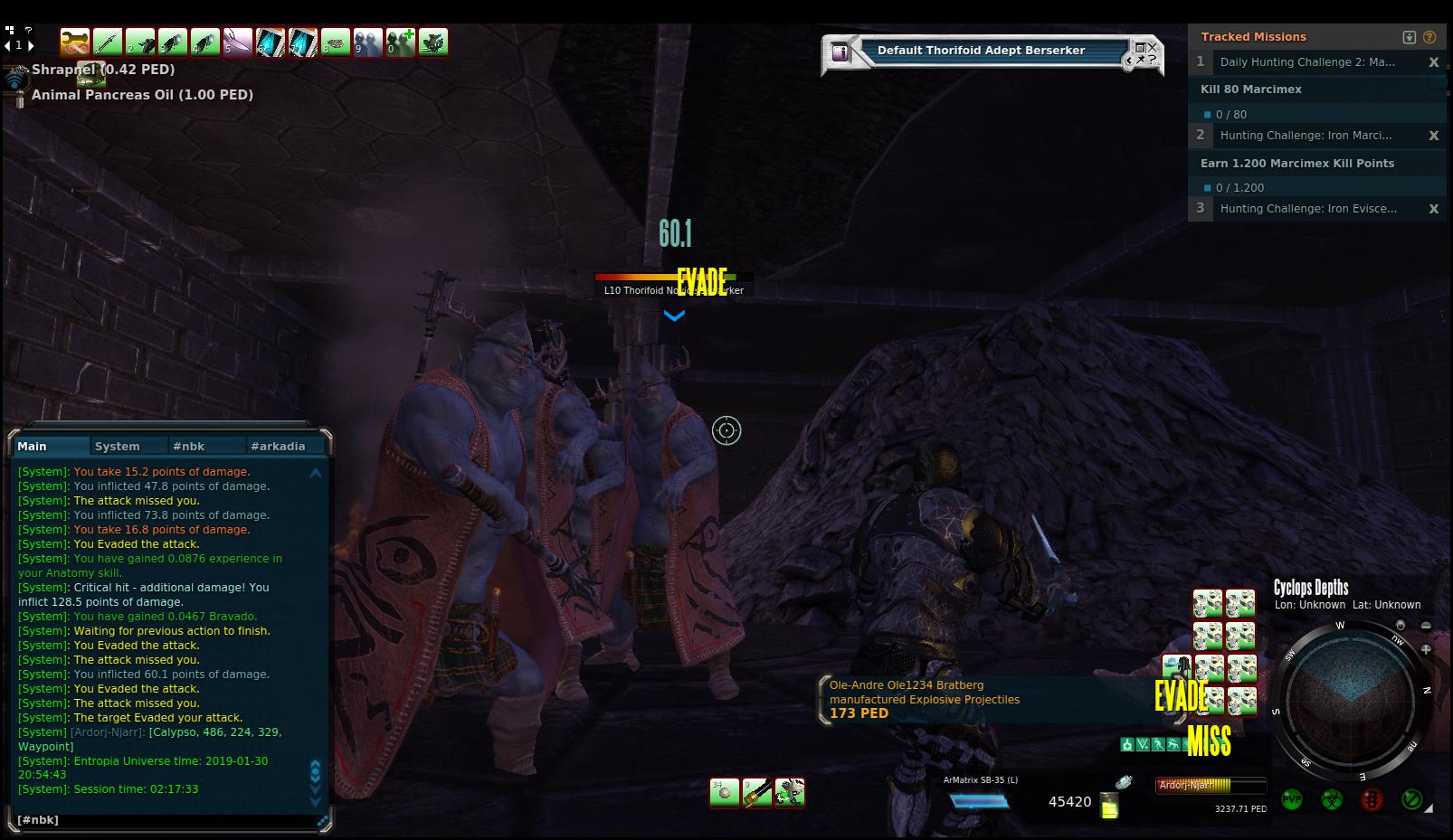This screenshot has height=840, width=1453.
Task: Go to the next hotbar page
Action: pyautogui.click(x=31, y=45)
